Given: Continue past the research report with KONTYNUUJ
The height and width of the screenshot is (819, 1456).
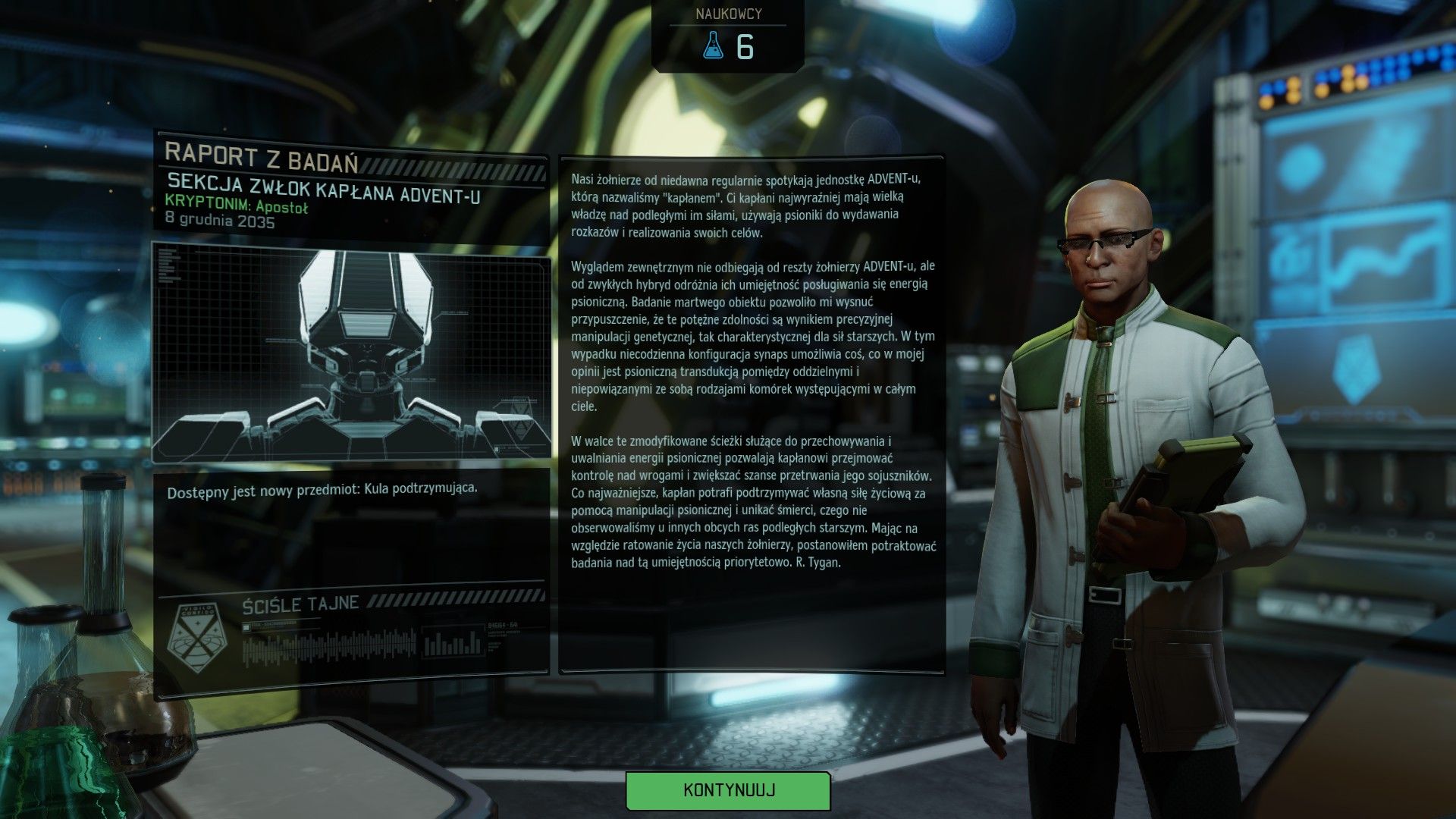Looking at the screenshot, I should [x=728, y=790].
